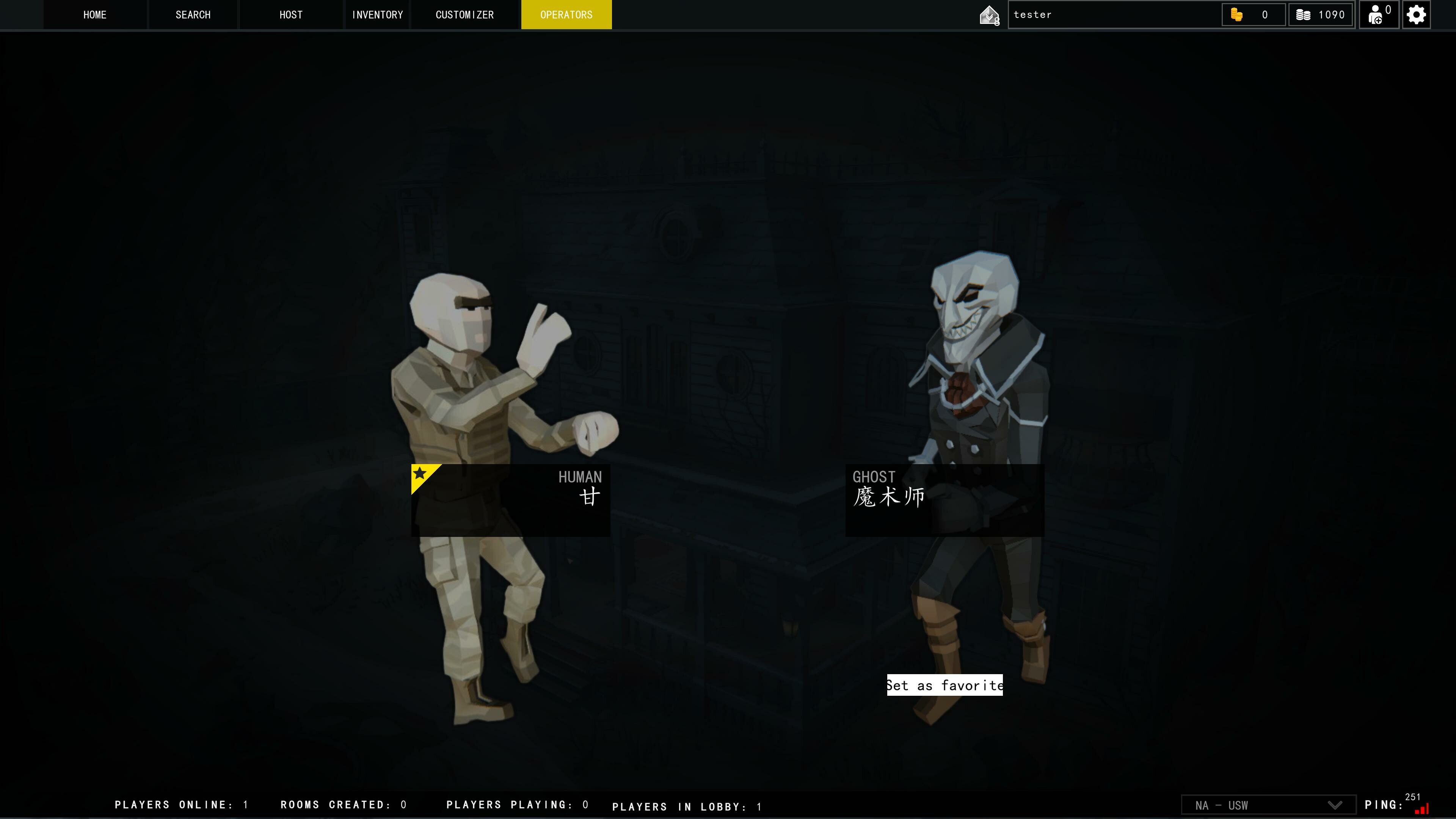Go to the HOST screen
The width and height of the screenshot is (1456, 819).
click(290, 15)
